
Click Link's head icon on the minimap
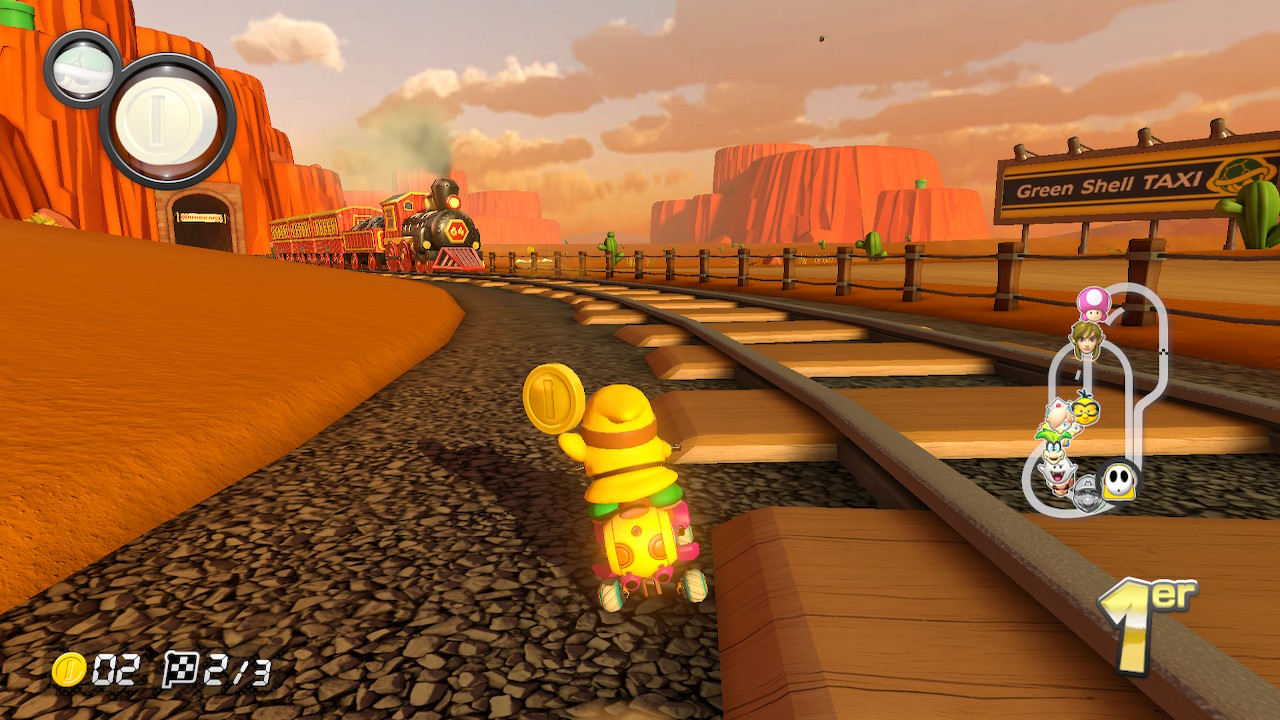pos(1085,339)
